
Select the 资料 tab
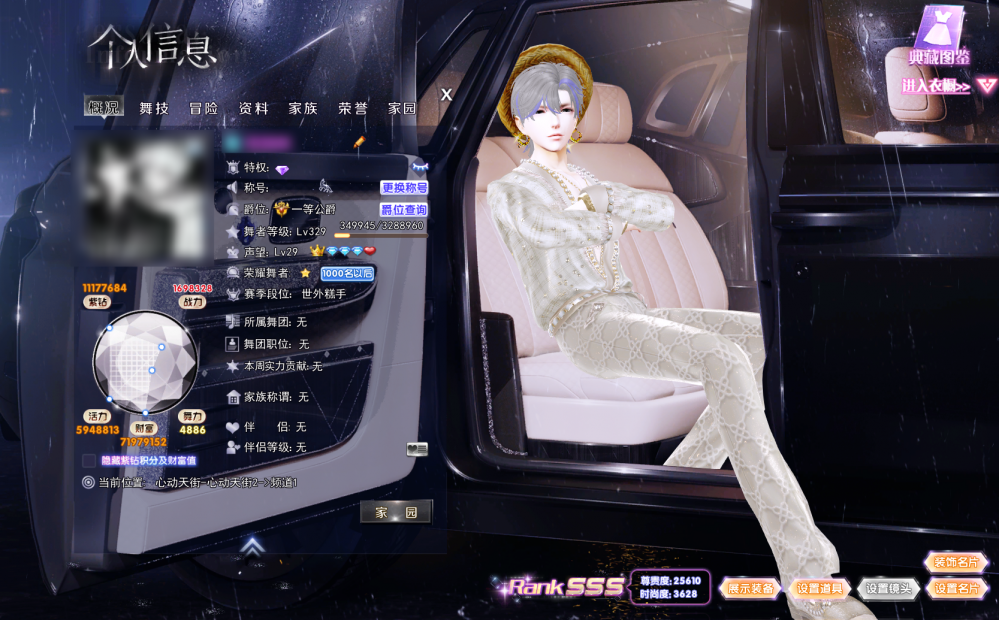253,108
